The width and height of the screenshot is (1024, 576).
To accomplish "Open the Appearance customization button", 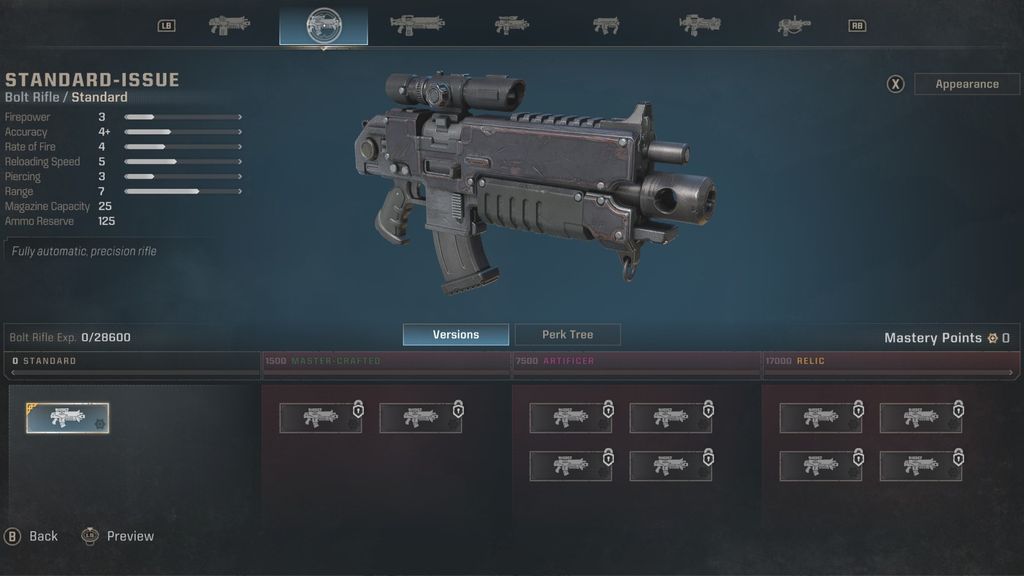I will click(x=966, y=84).
